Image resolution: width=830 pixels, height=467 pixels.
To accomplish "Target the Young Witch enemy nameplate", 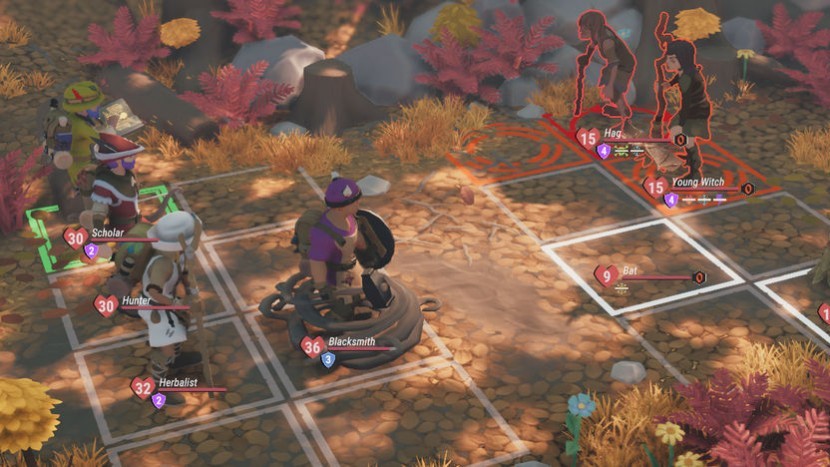I will tap(697, 183).
